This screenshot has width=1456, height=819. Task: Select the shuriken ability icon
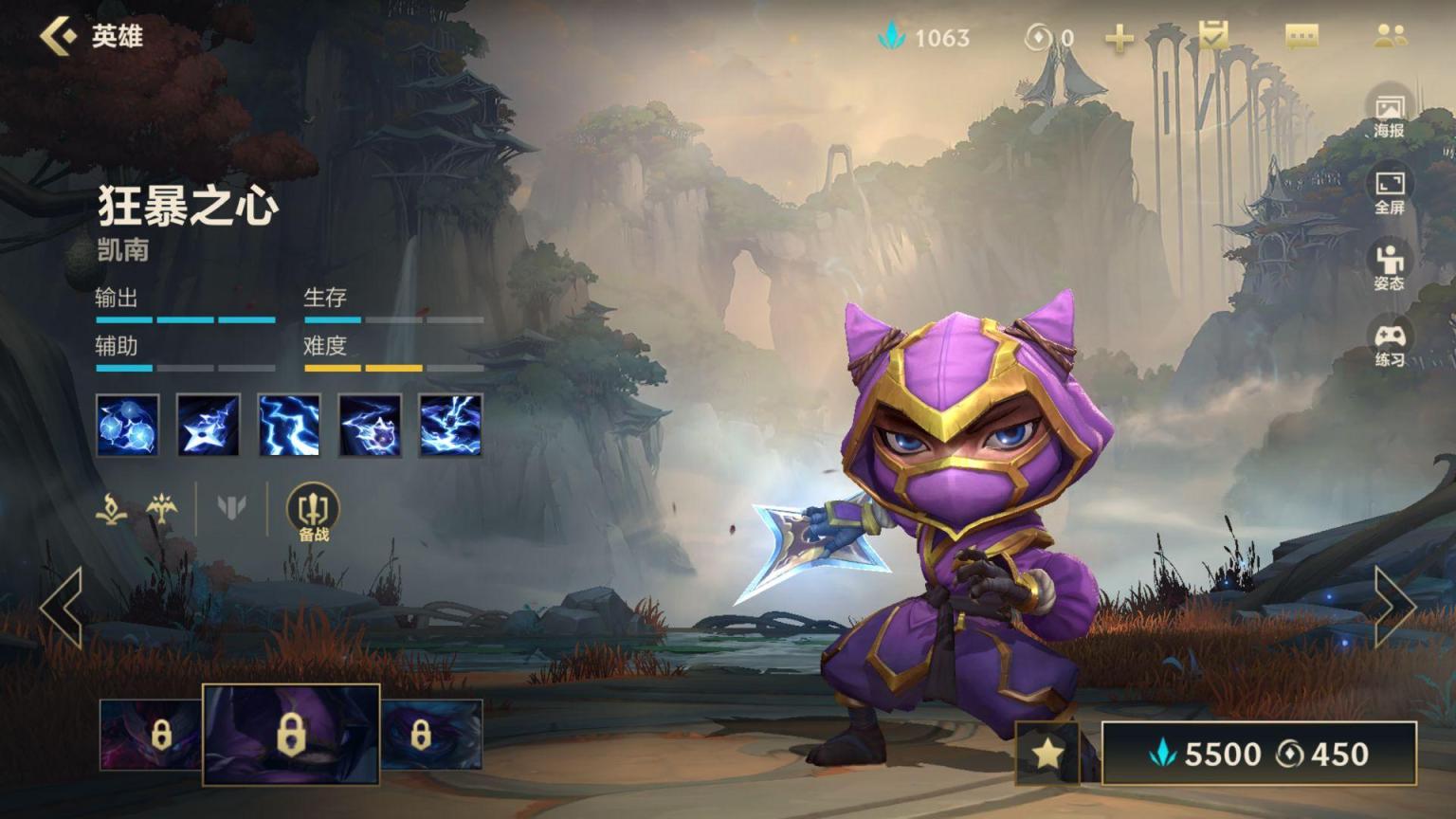(209, 426)
